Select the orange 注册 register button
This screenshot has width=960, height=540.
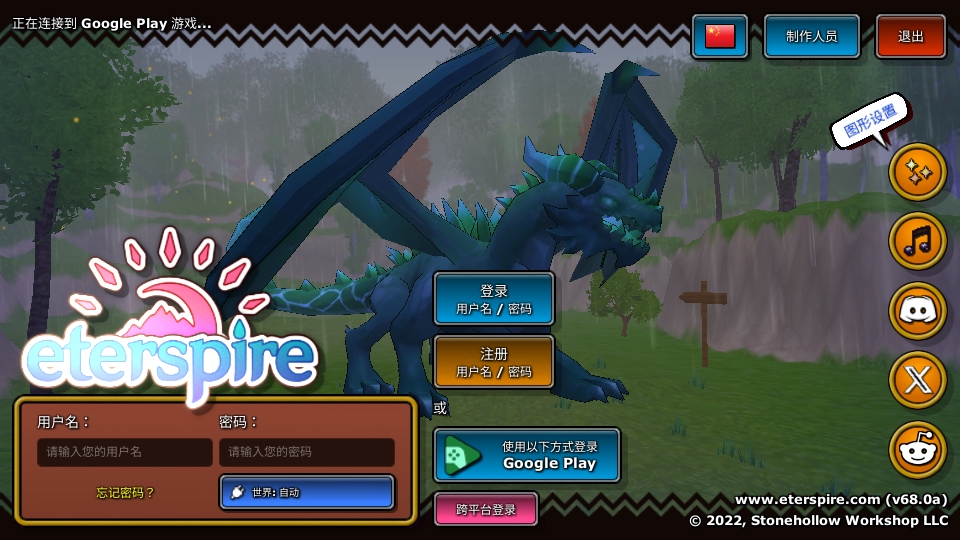click(494, 361)
